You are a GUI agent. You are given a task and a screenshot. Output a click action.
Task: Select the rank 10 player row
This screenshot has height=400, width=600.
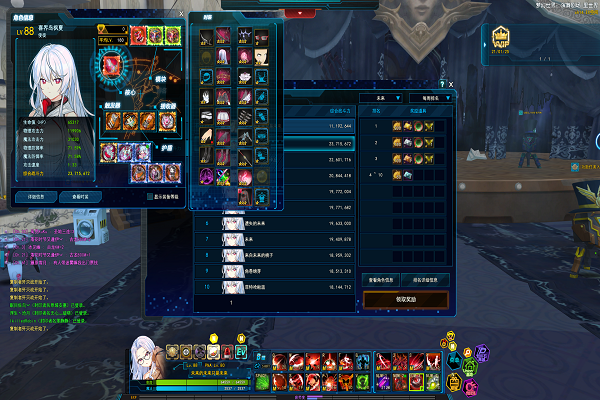click(x=280, y=285)
